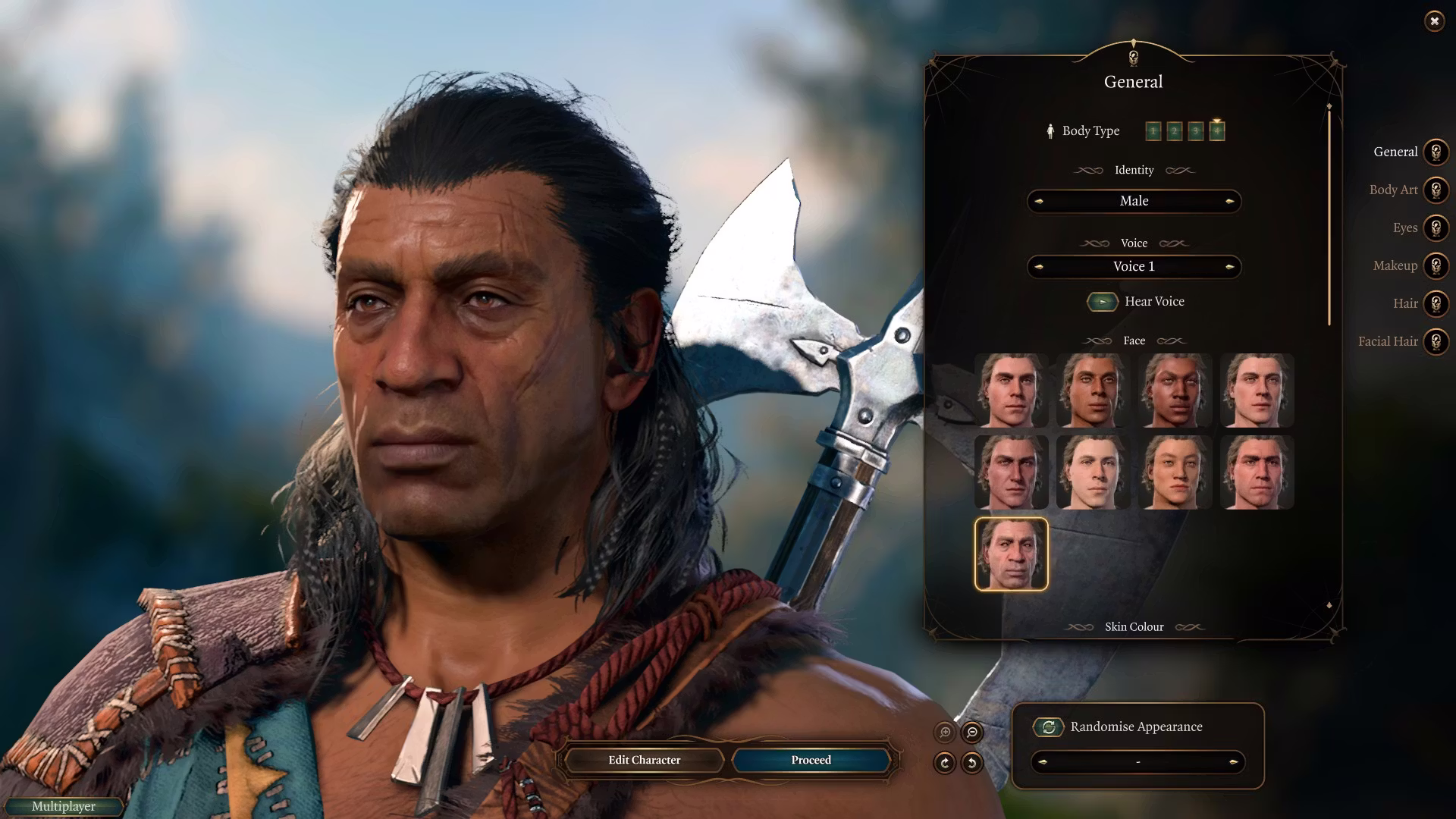Play the Hear Voice sample
1456x819 pixels.
1103,302
